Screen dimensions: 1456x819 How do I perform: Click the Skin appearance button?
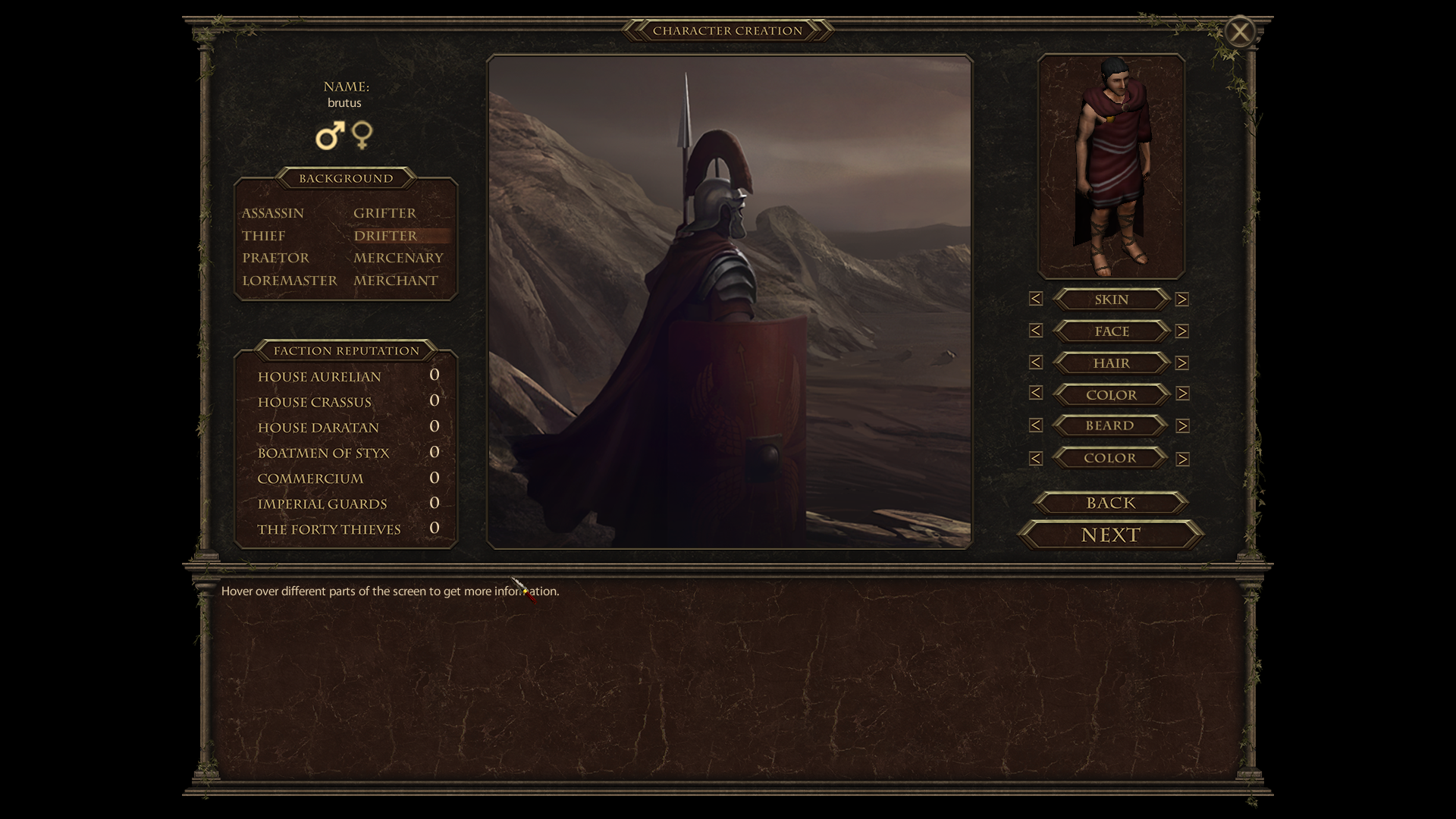tap(1111, 300)
